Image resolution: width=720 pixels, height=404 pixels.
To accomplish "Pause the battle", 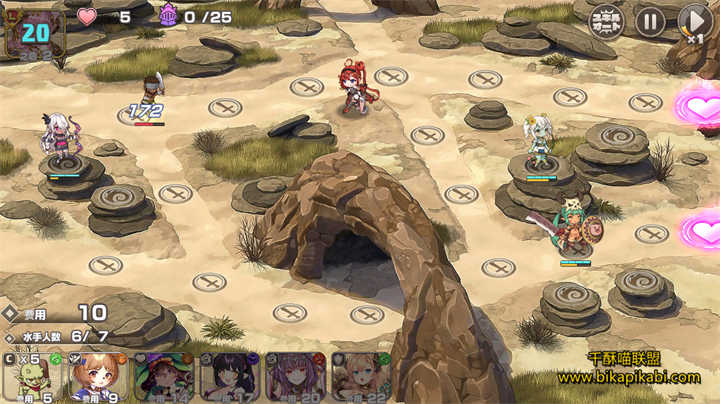I will click(x=650, y=21).
